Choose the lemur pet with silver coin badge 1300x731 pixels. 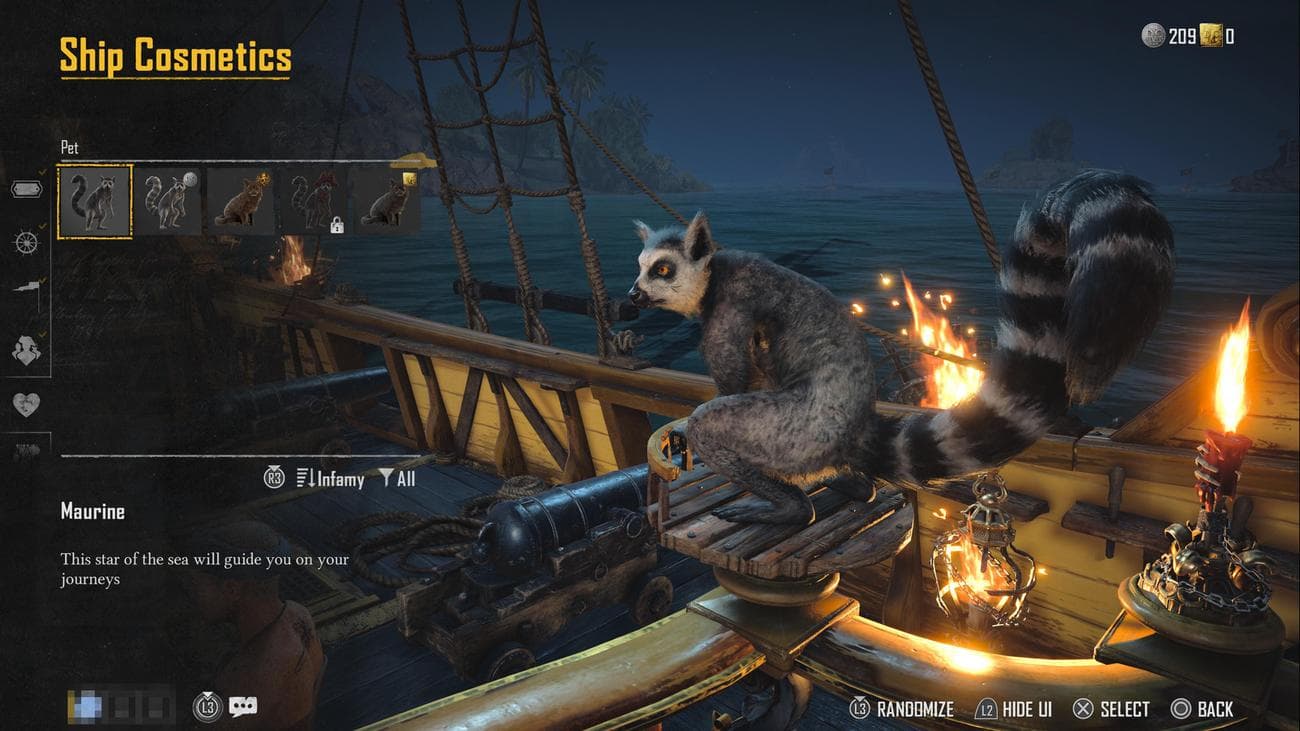[168, 201]
